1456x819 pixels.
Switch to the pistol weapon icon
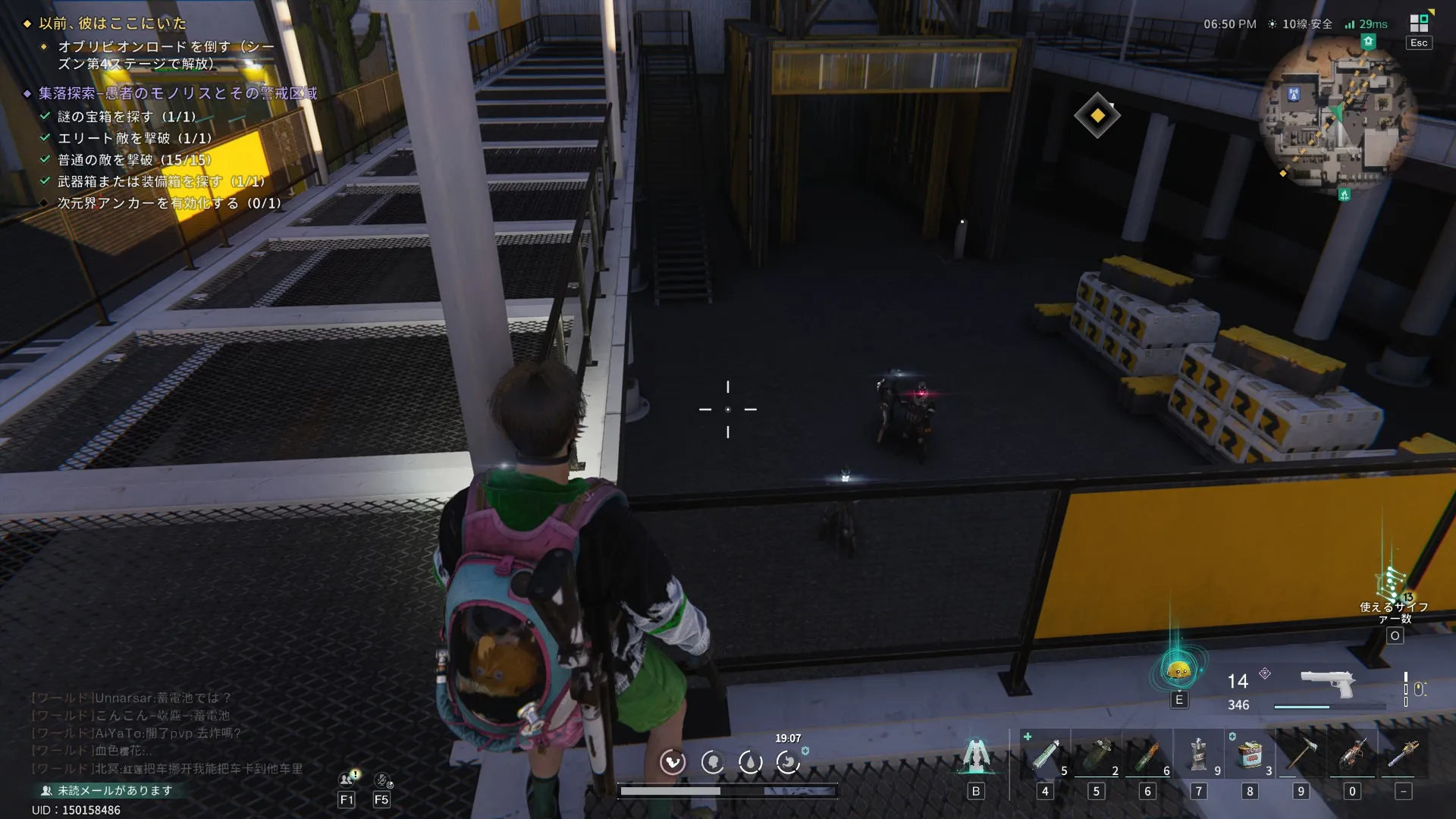click(x=1327, y=682)
